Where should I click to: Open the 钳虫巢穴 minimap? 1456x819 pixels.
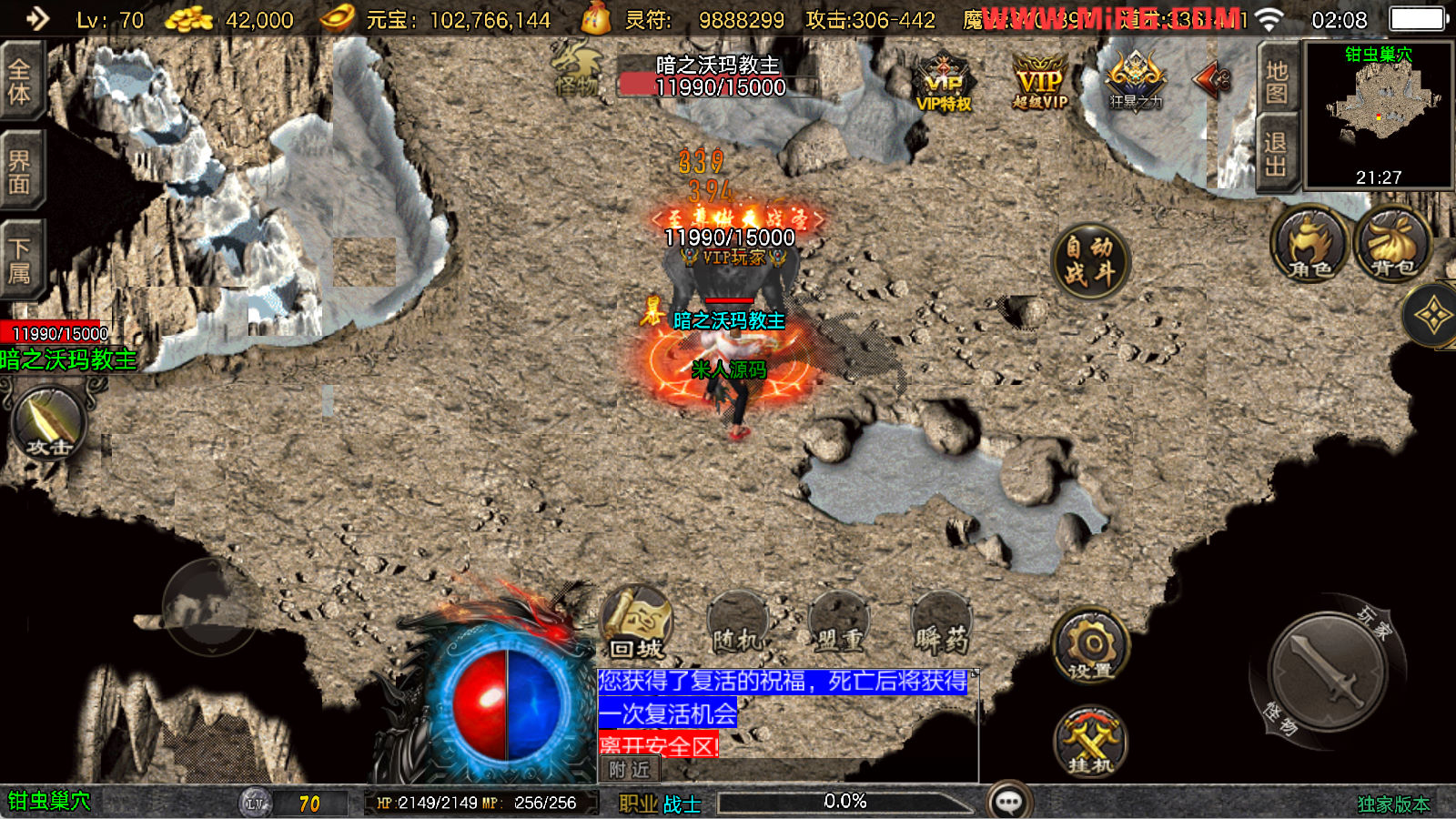1379,115
